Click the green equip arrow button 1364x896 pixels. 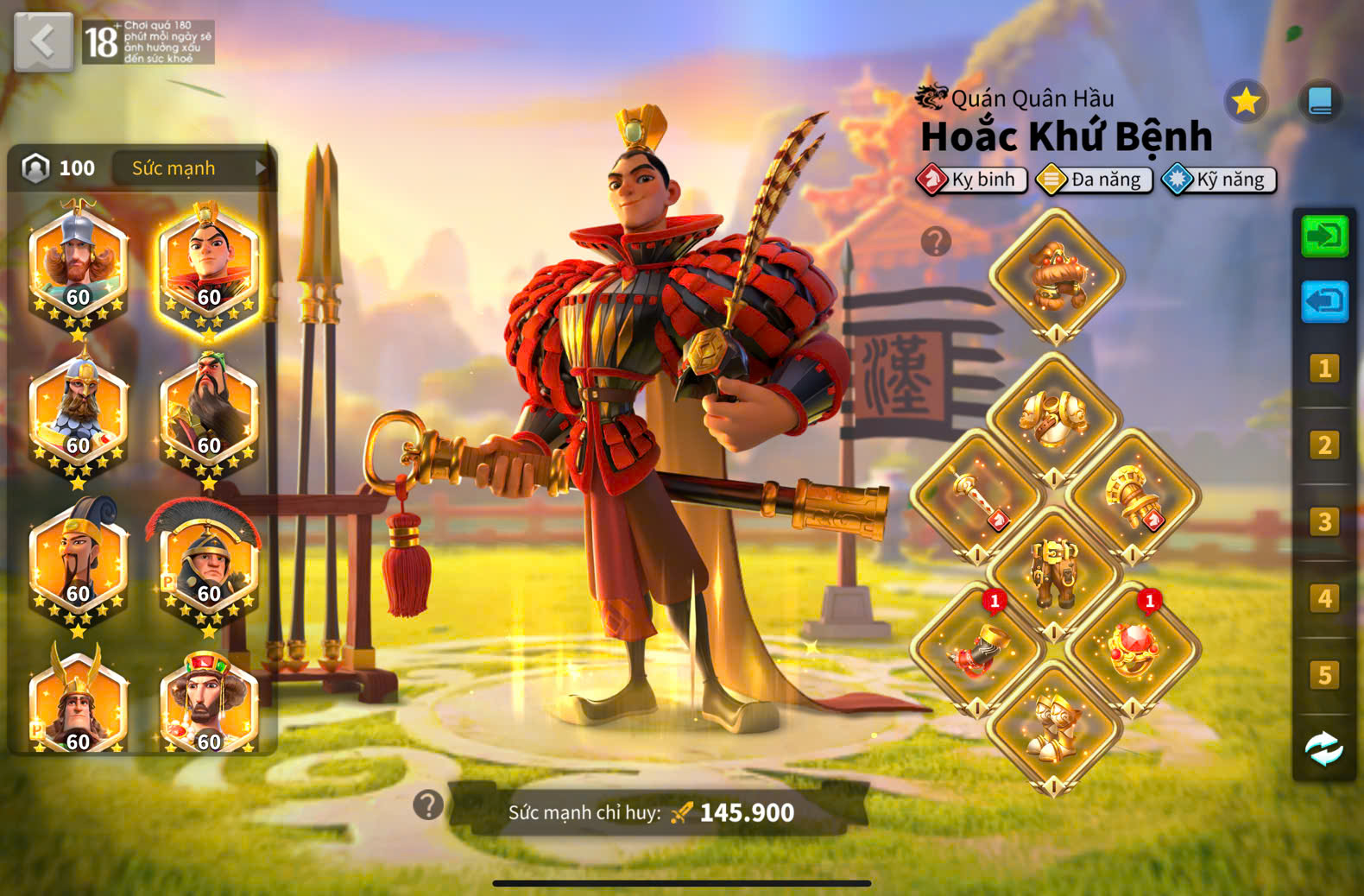pyautogui.click(x=1324, y=236)
